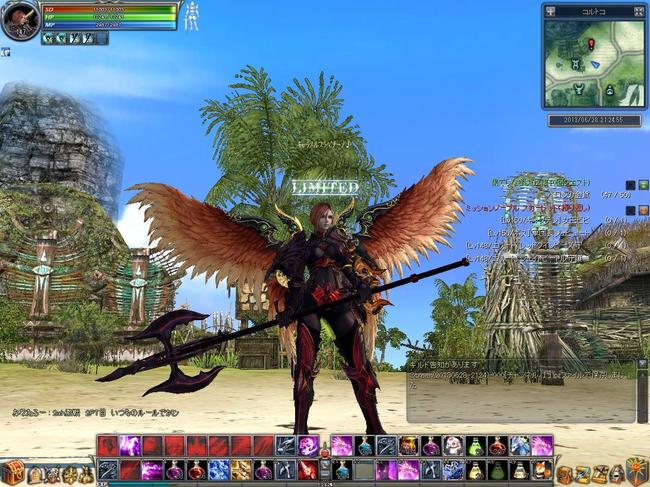Click the character portrait in the top-left
This screenshot has width=650, height=487.
[19, 20]
